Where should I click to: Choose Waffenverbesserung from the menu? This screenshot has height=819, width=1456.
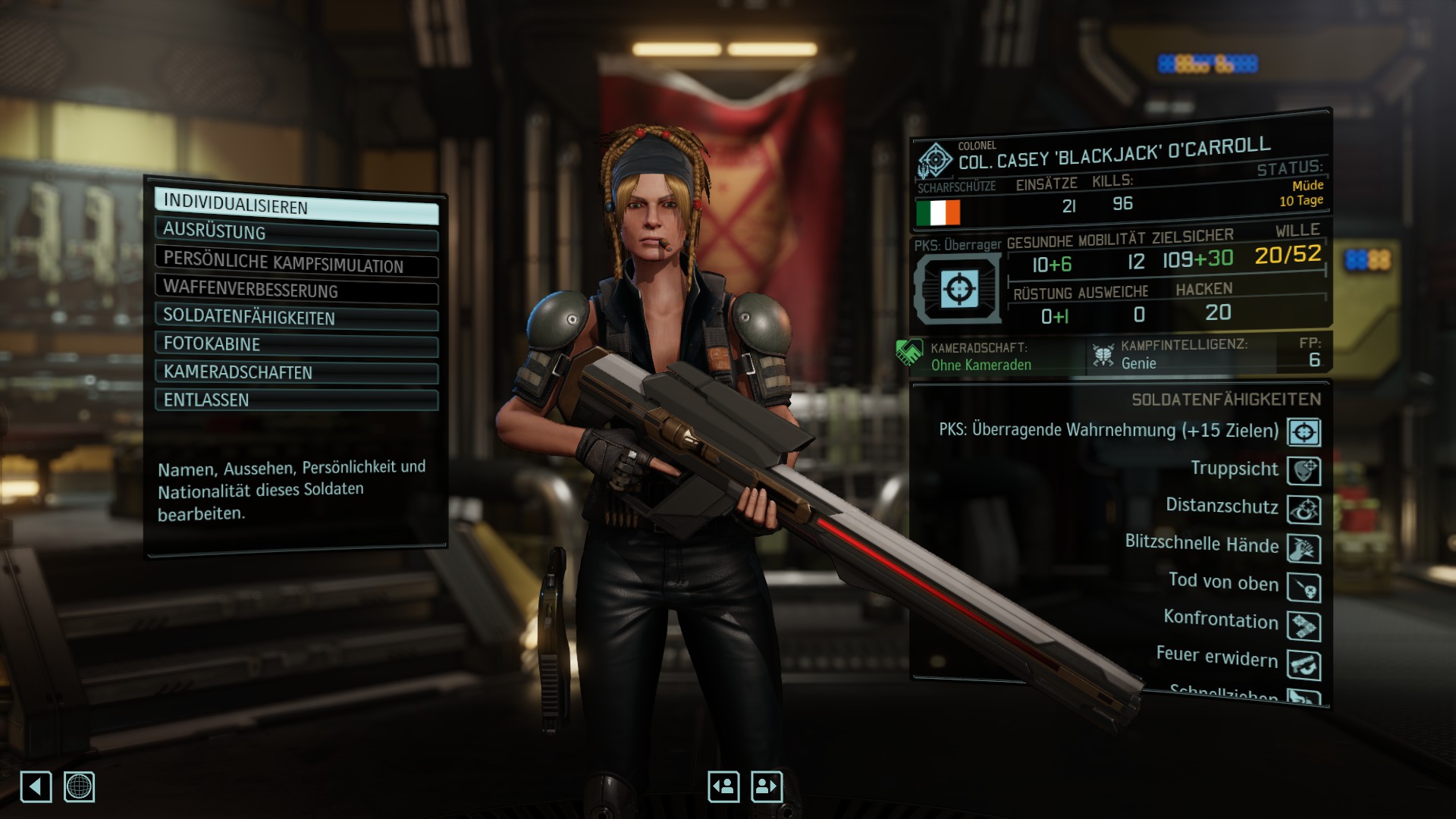(x=296, y=290)
